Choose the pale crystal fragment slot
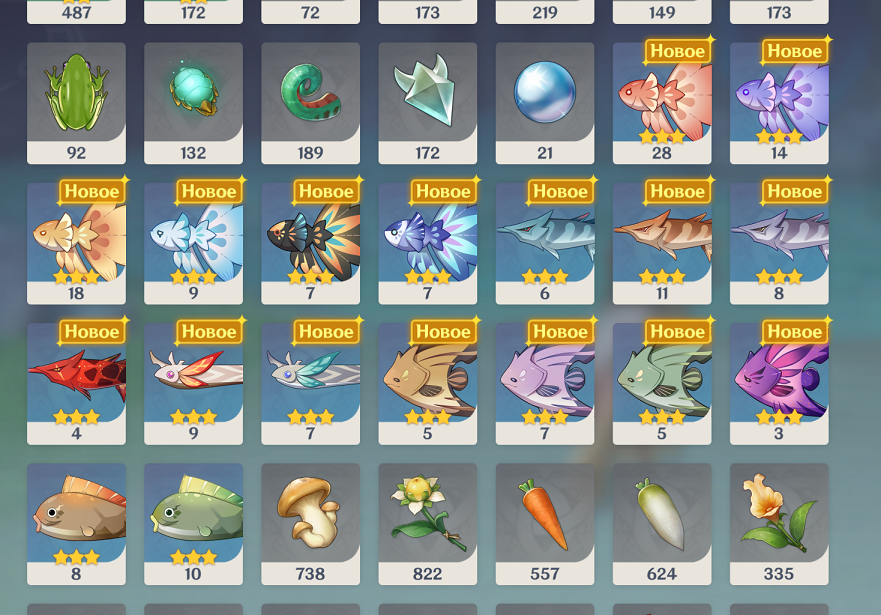Screen dimensions: 881x615 427,102
